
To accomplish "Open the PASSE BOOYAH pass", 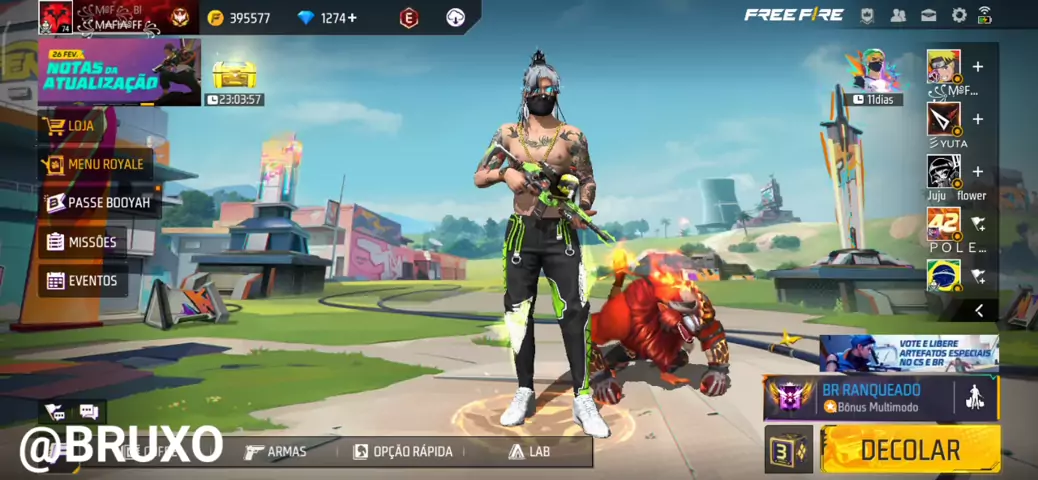I will [x=99, y=203].
